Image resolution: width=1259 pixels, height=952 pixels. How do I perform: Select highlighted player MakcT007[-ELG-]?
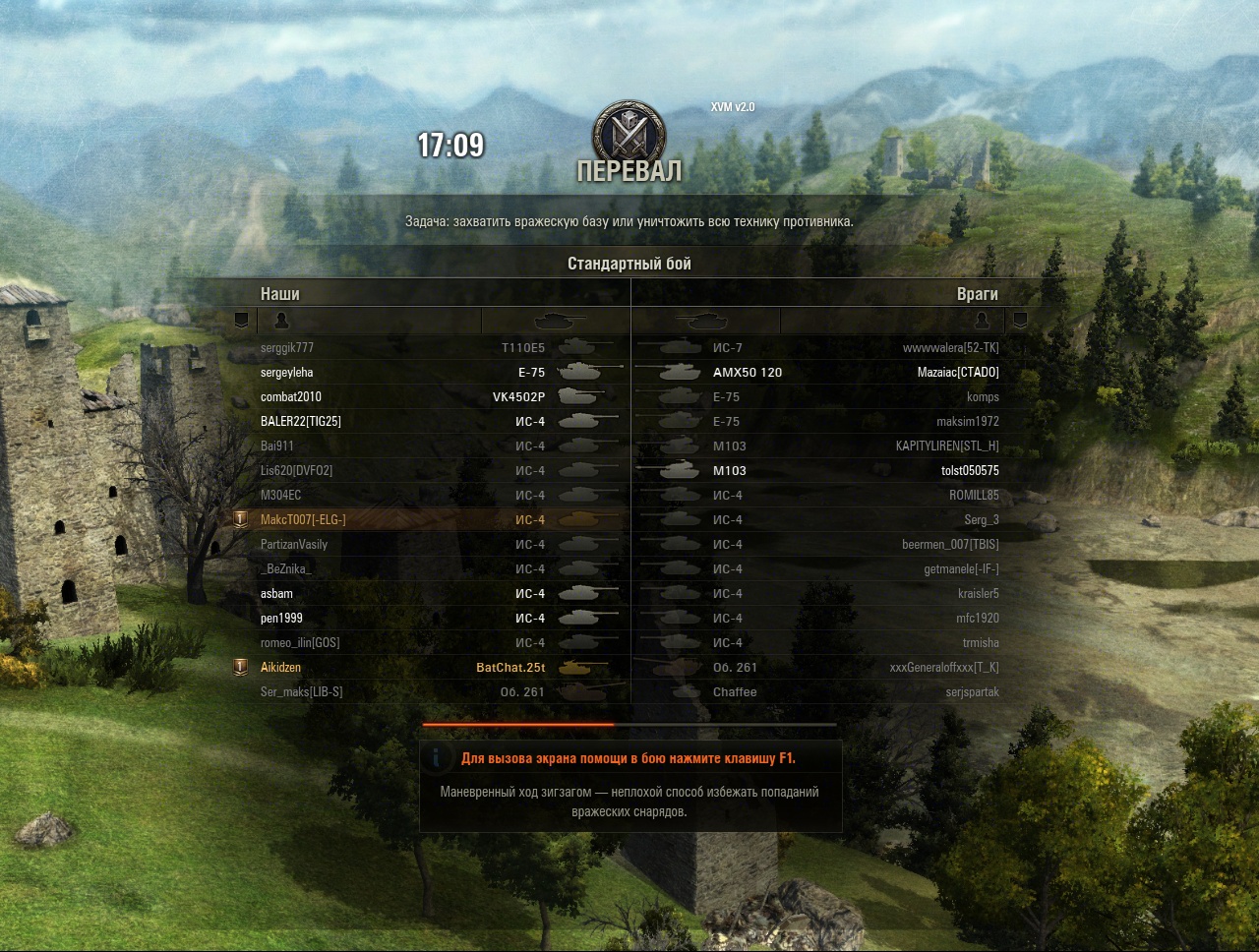pyautogui.click(x=303, y=520)
